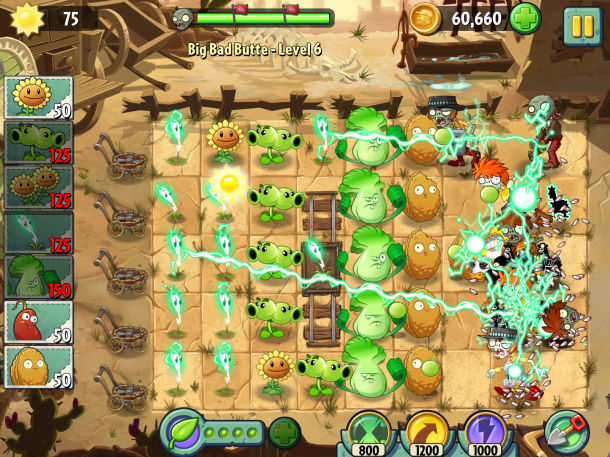The width and height of the screenshot is (610, 457).
Task: Buy more coins with the green plus
Action: (x=526, y=18)
